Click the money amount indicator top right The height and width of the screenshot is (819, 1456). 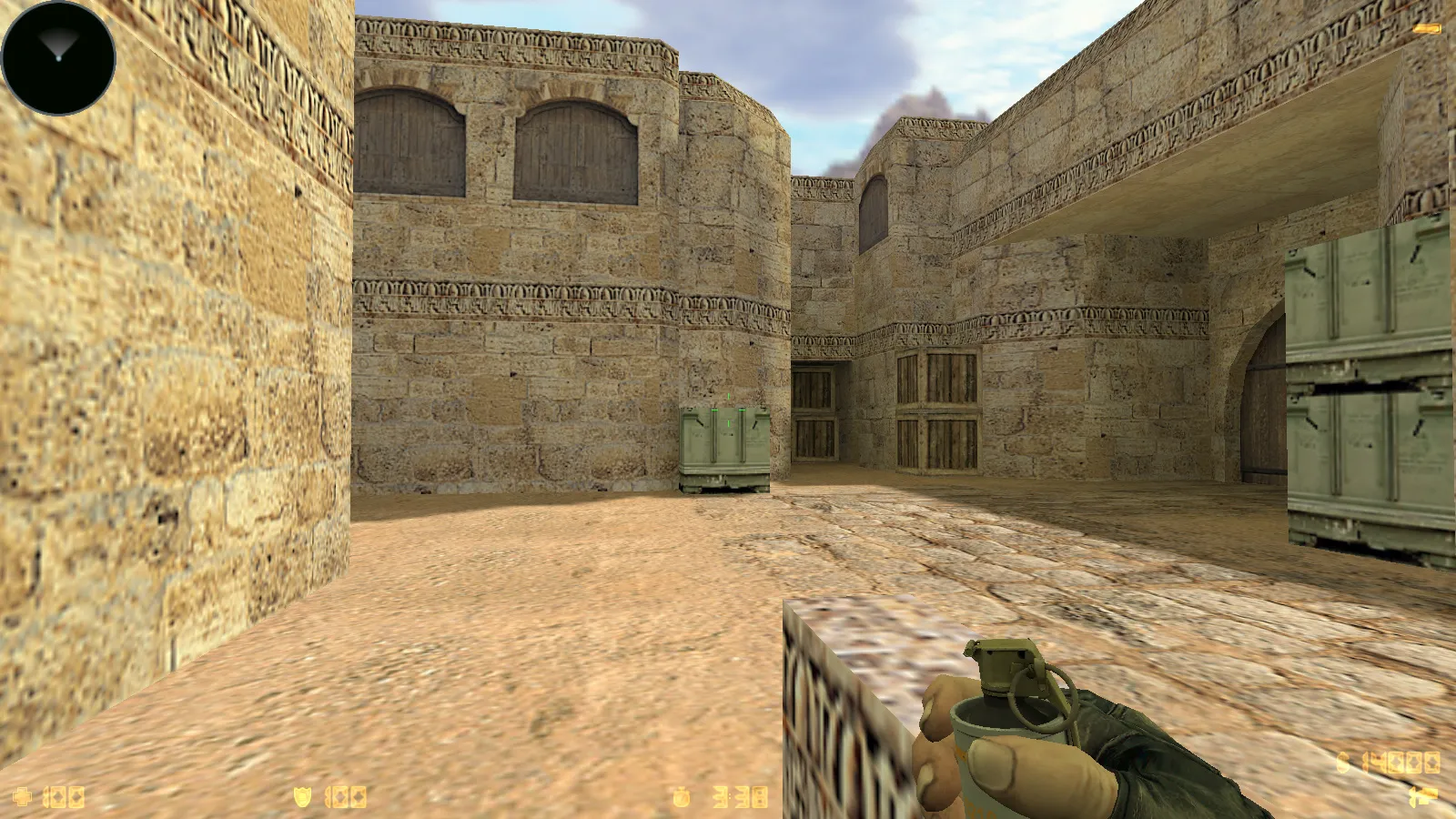1385,763
